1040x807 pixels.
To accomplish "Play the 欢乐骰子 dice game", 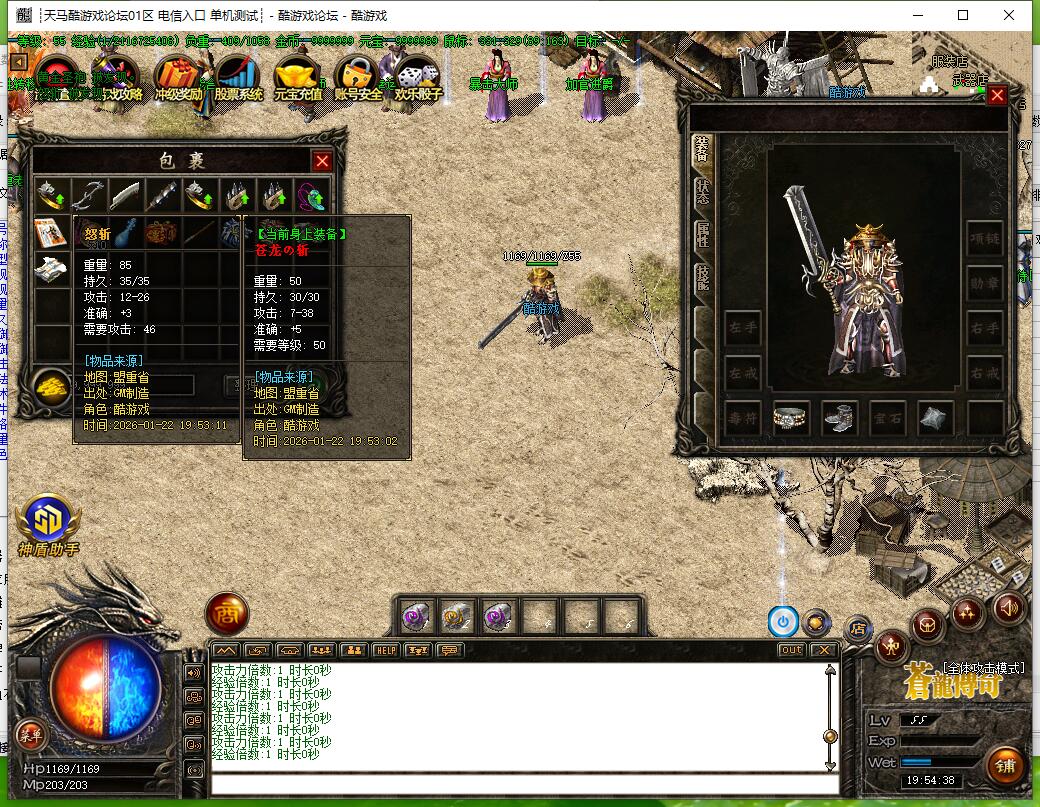I will click(x=417, y=78).
